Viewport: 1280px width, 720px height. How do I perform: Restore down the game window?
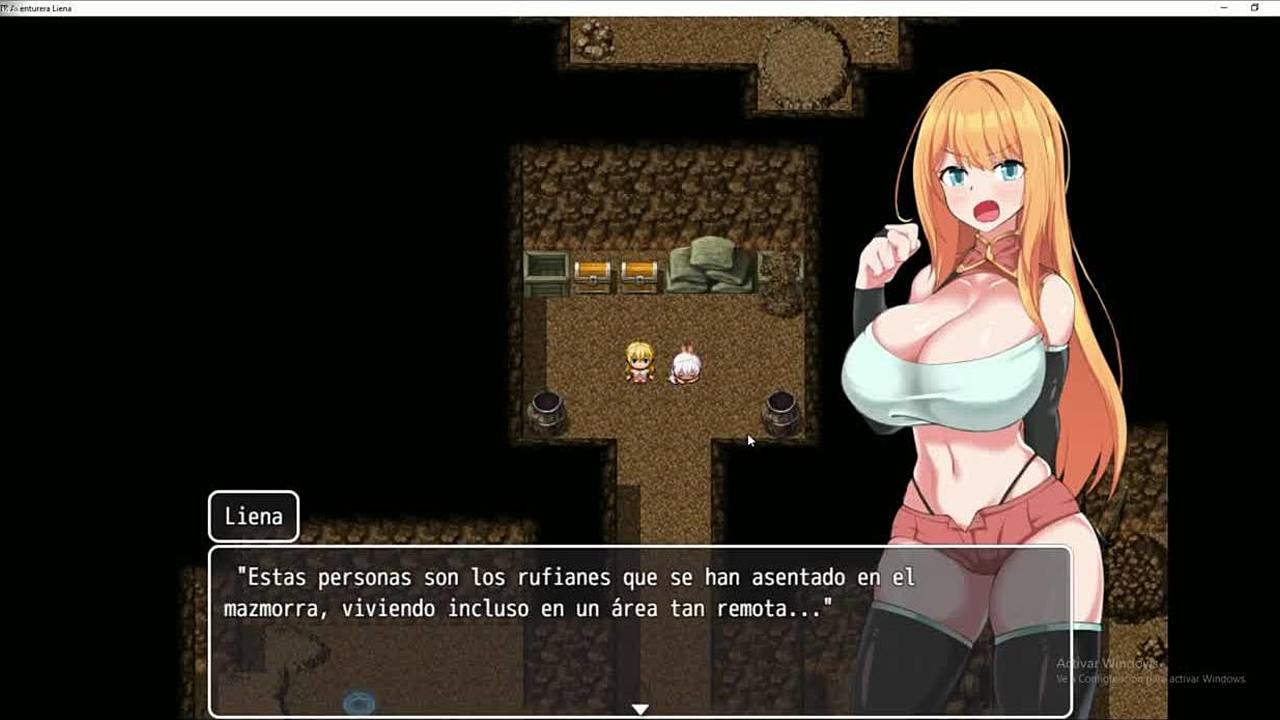1255,8
